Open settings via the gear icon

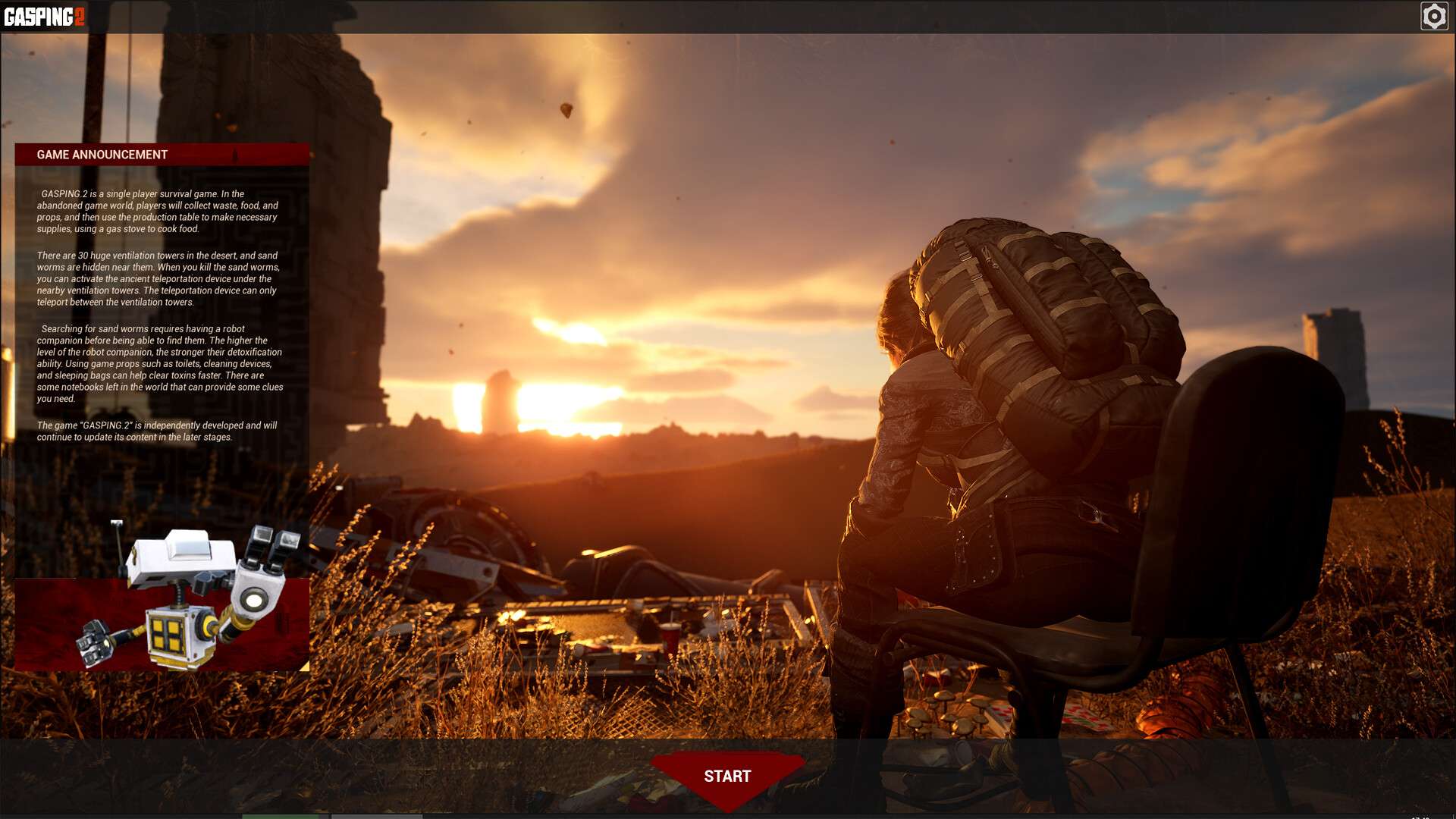[1433, 16]
